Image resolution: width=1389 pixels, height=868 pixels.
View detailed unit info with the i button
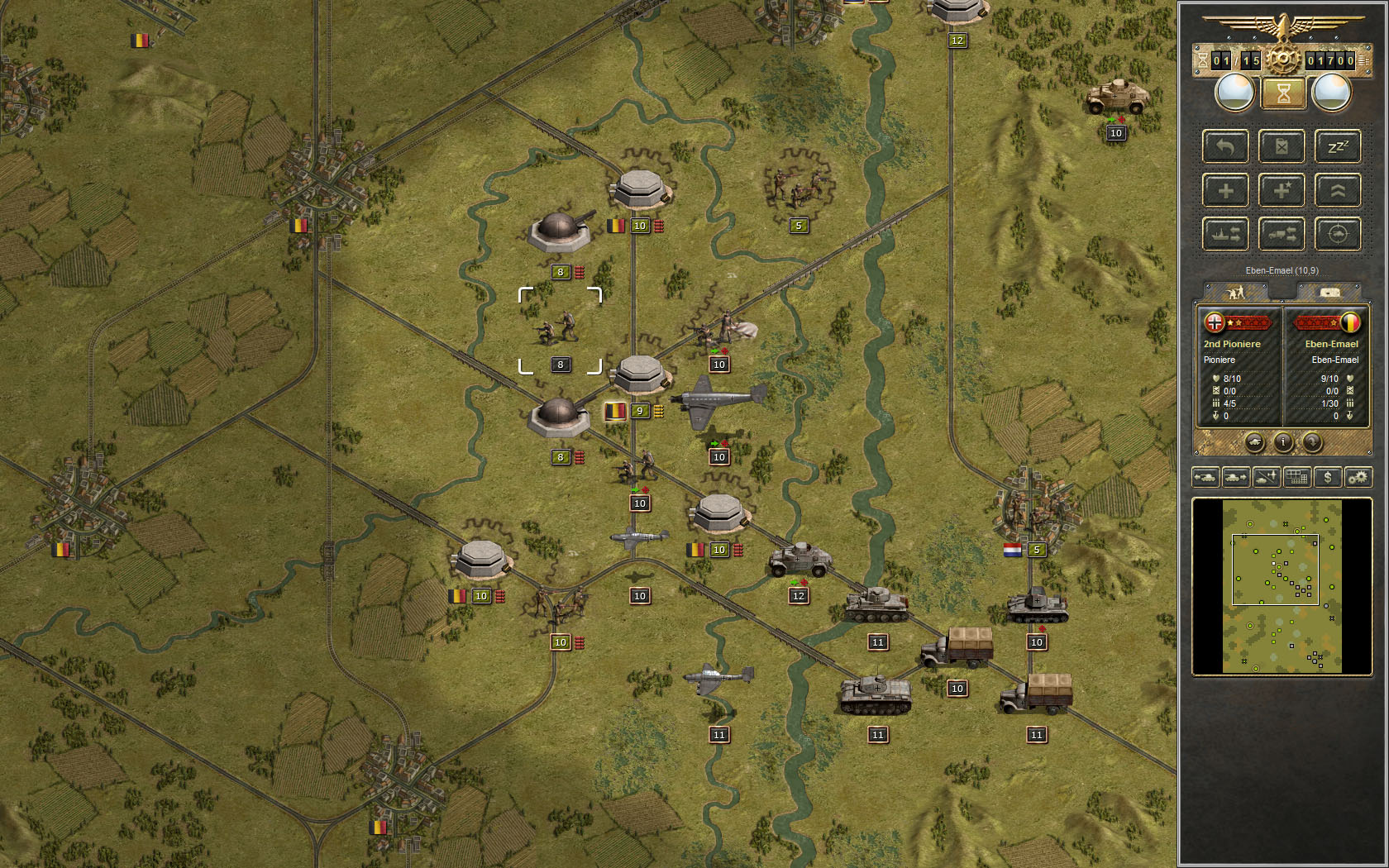coord(1282,444)
